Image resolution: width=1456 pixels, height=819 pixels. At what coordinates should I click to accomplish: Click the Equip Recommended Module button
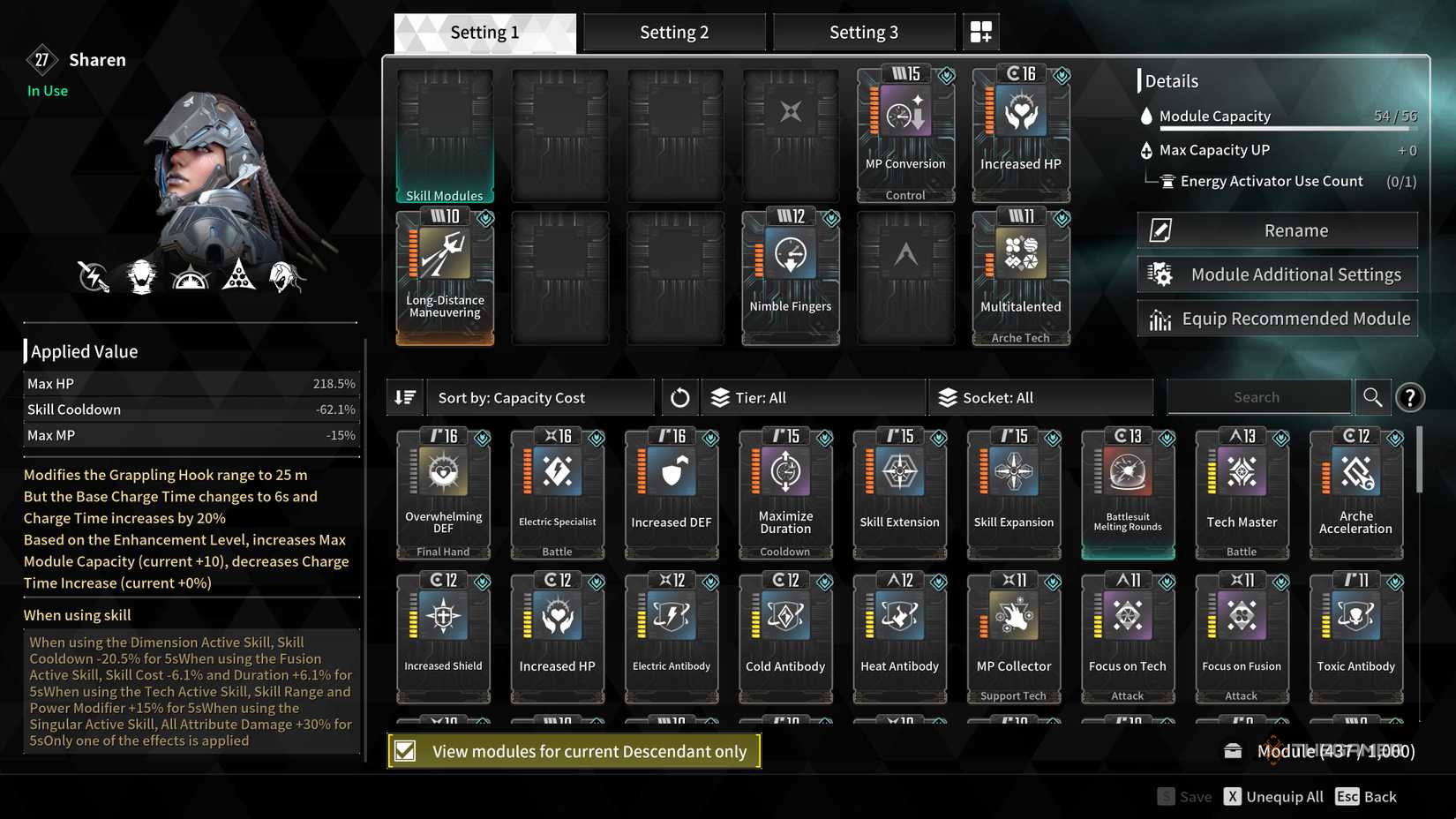point(1276,318)
